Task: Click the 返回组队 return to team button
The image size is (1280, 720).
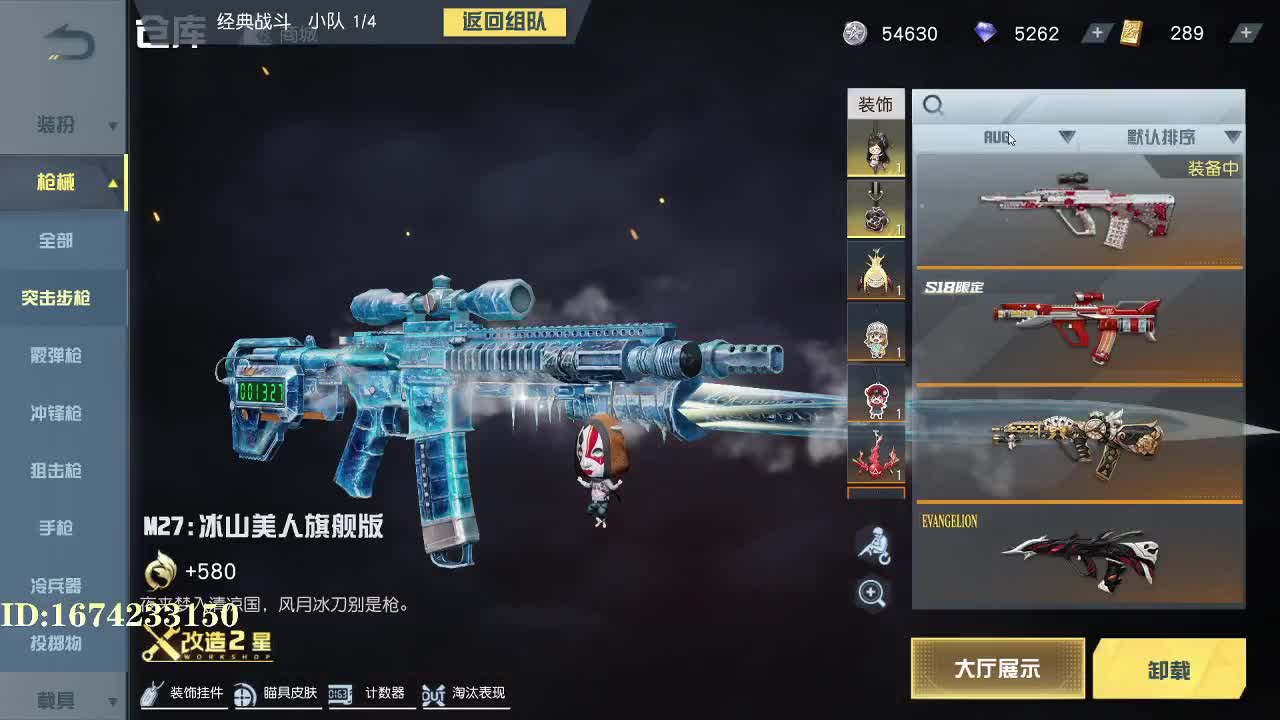Action: [x=505, y=23]
